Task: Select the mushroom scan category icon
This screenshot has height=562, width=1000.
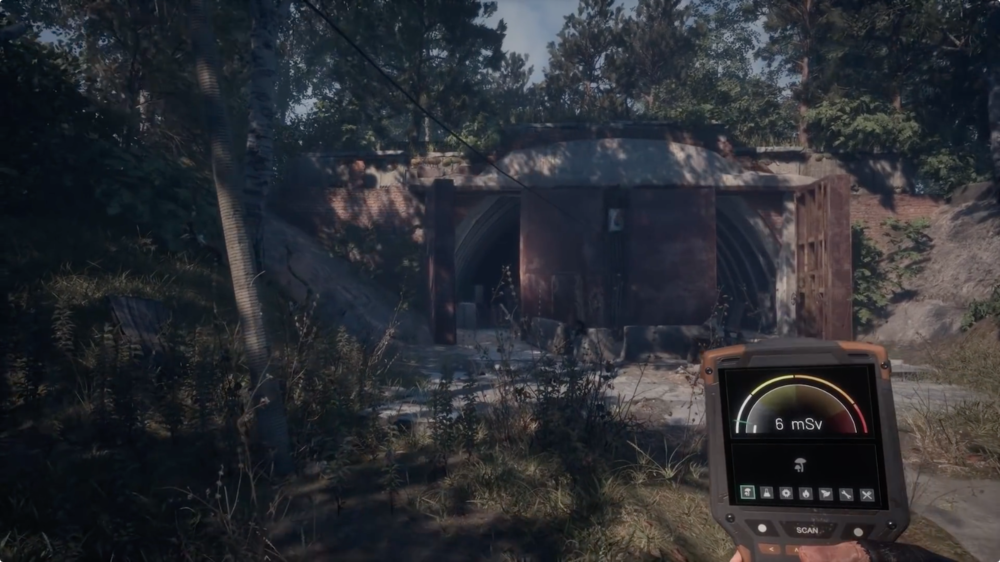Action: click(747, 493)
